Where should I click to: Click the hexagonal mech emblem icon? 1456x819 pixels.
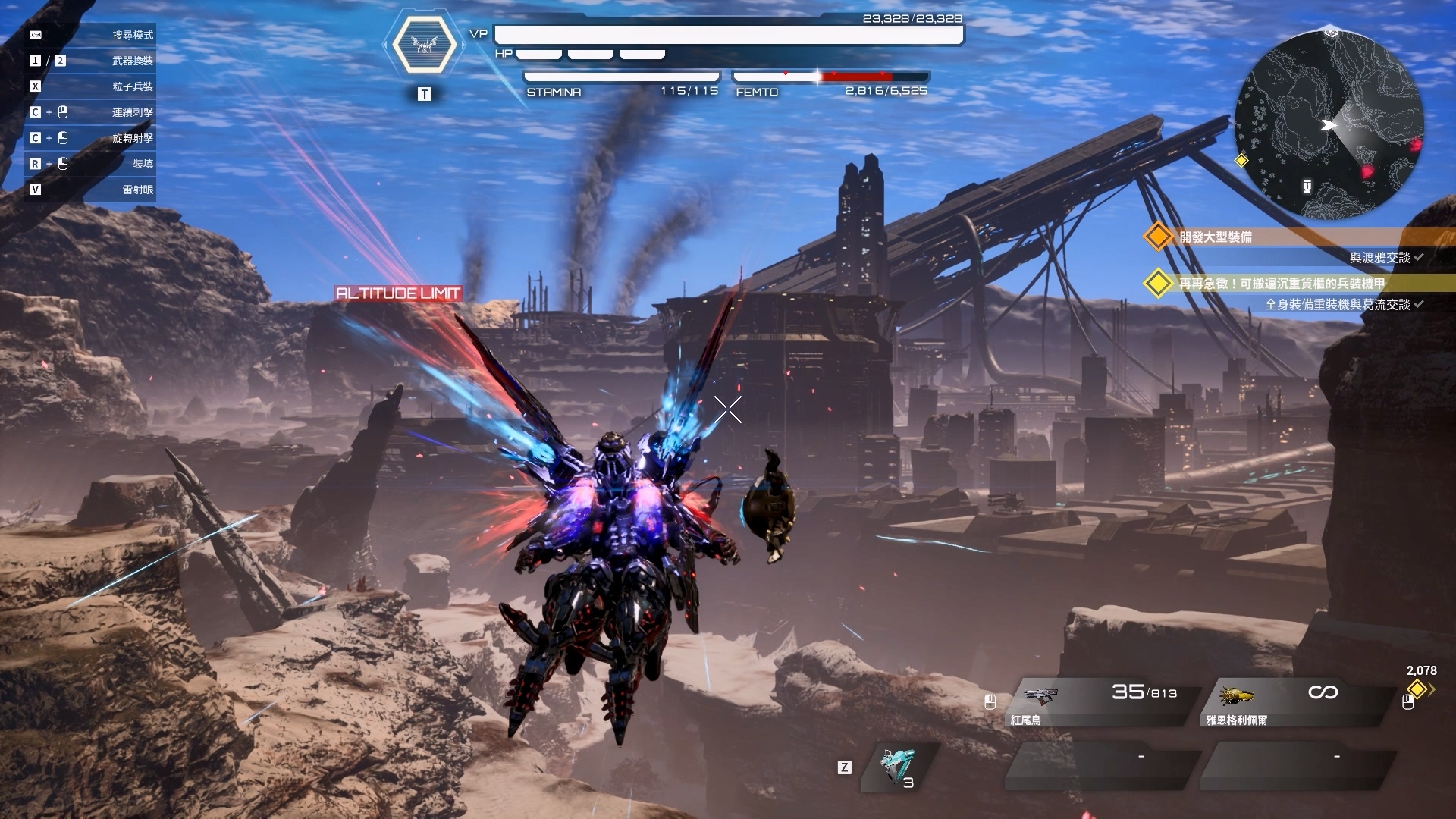425,45
